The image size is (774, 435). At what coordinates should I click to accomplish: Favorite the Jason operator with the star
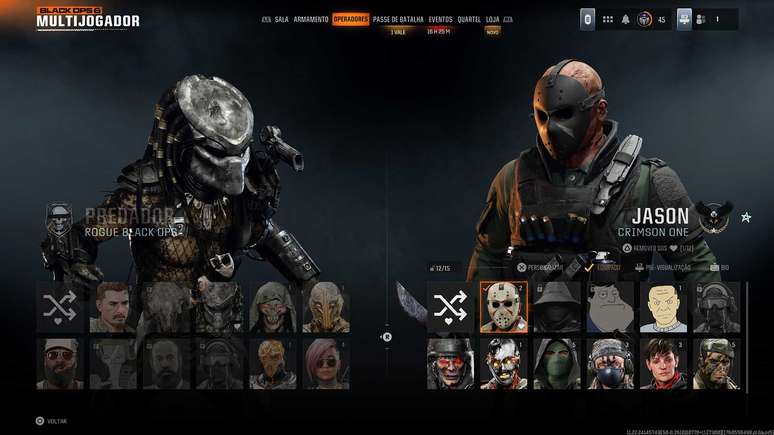(746, 217)
